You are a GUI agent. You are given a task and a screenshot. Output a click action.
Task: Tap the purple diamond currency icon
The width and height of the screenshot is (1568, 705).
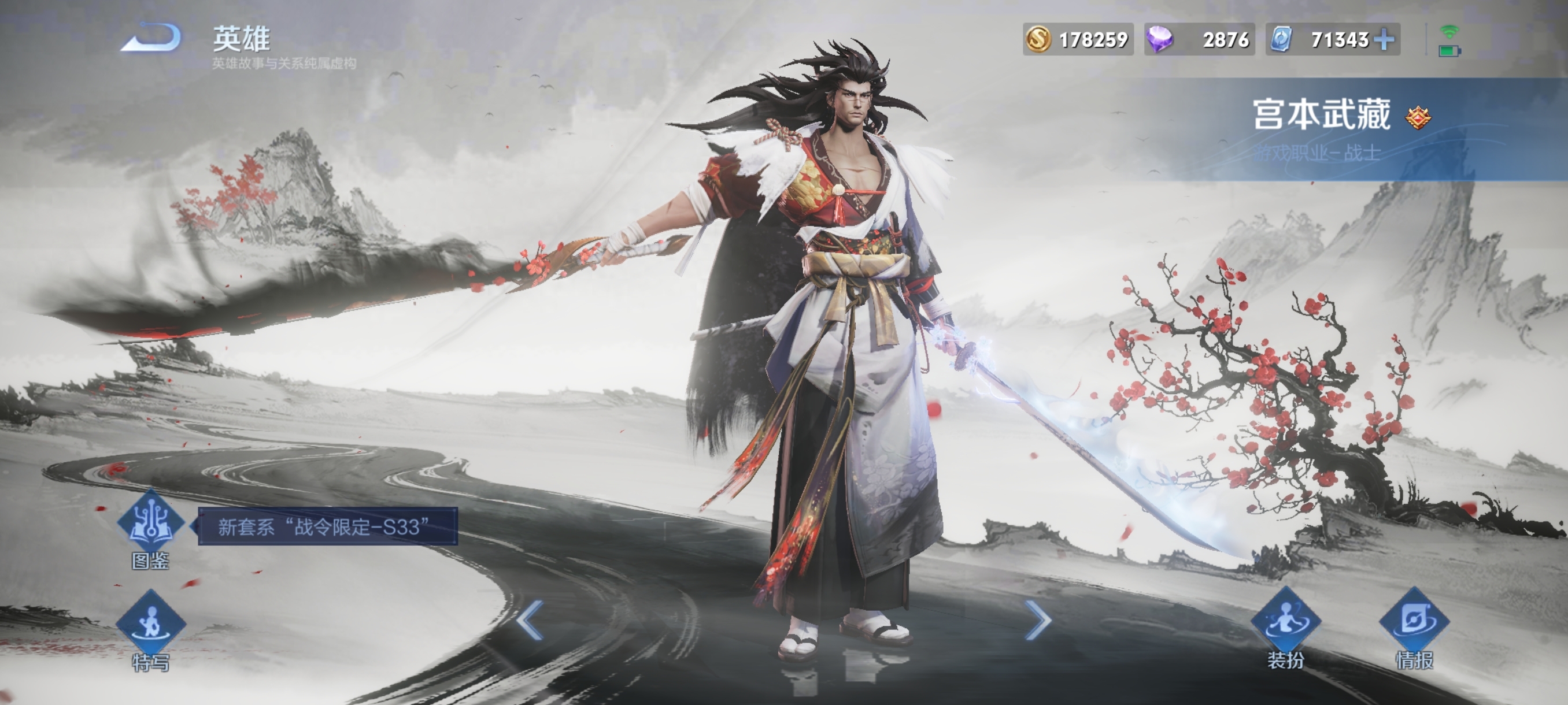click(1160, 39)
